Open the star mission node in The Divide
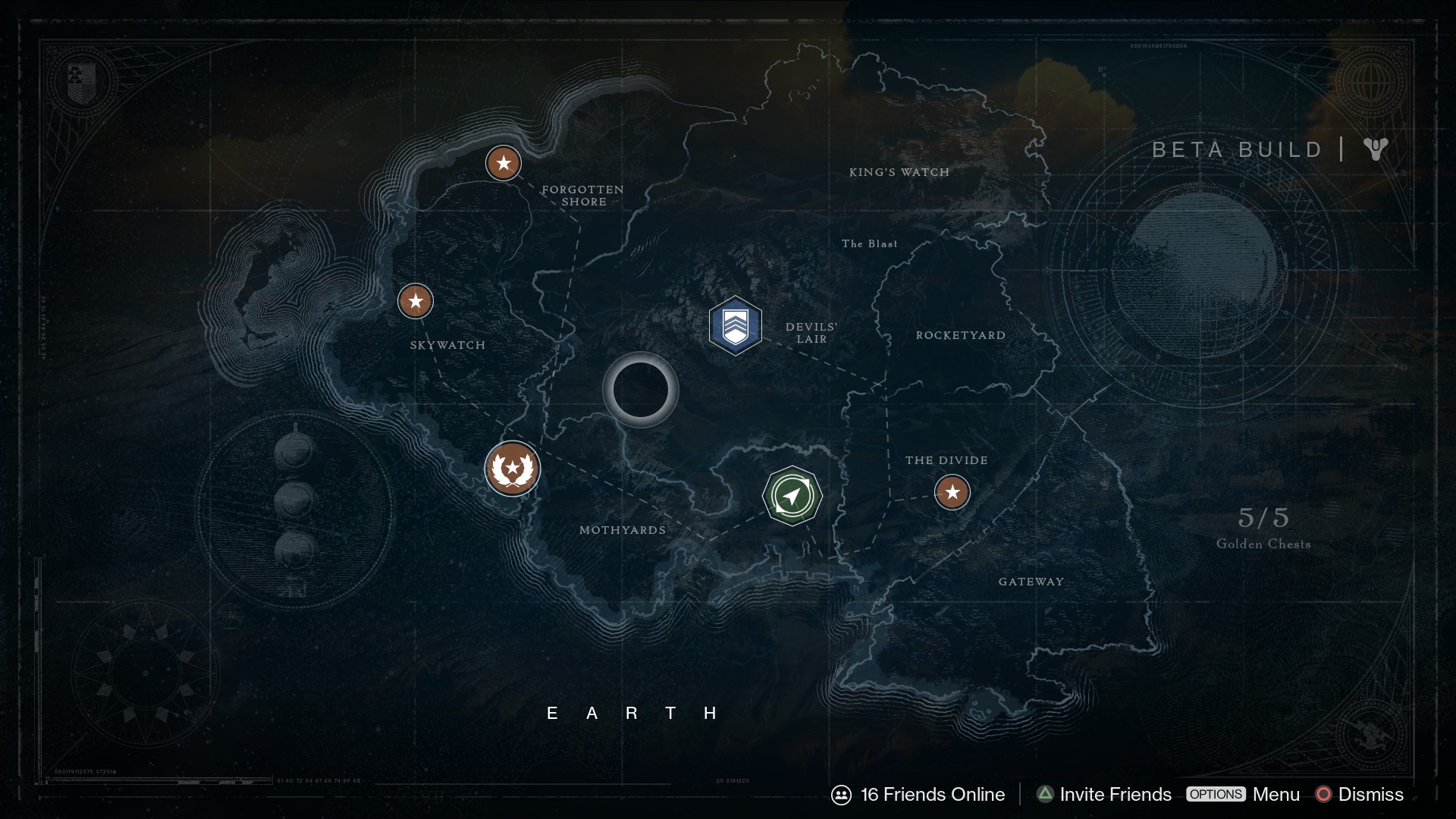Image resolution: width=1456 pixels, height=819 pixels. (953, 492)
